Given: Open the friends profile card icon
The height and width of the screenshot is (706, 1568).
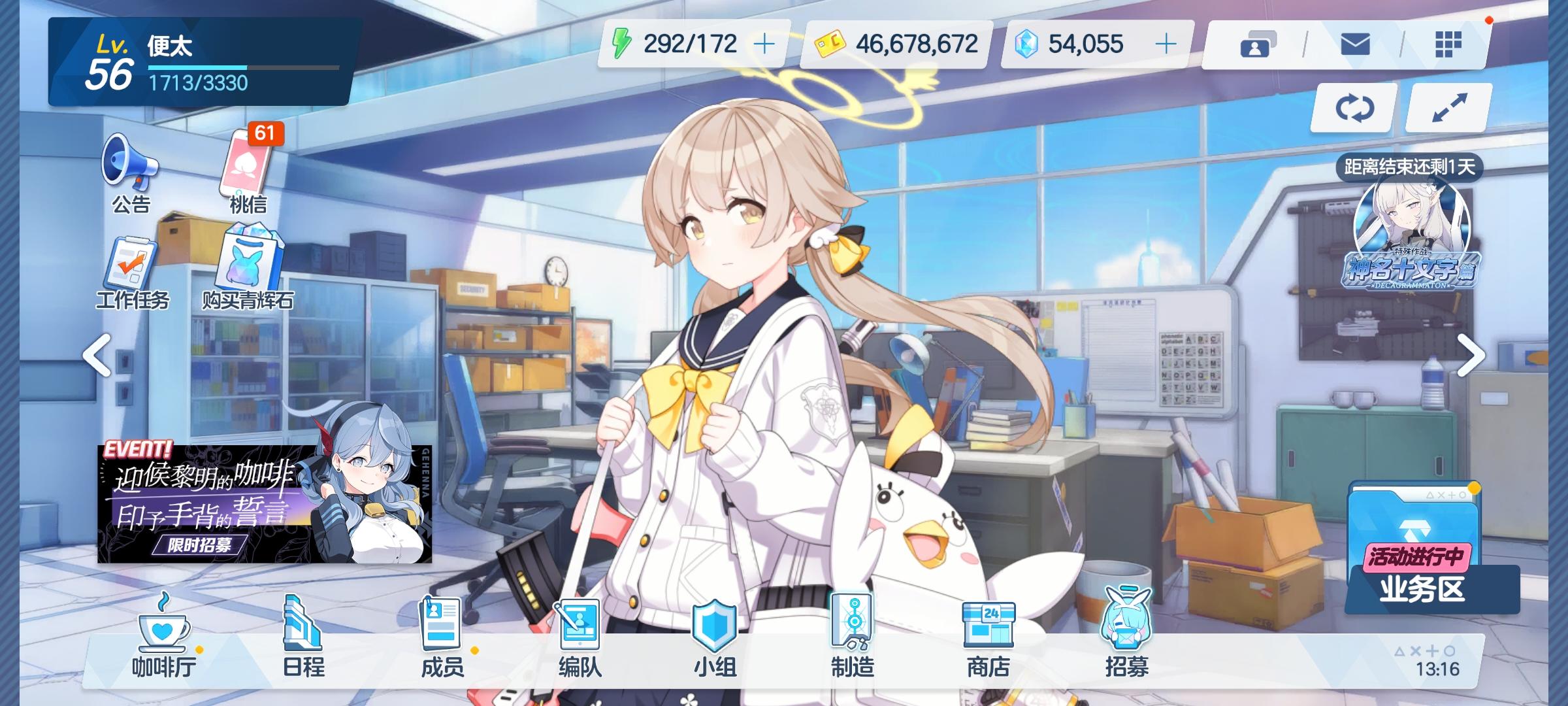Looking at the screenshot, I should click(x=1258, y=44).
